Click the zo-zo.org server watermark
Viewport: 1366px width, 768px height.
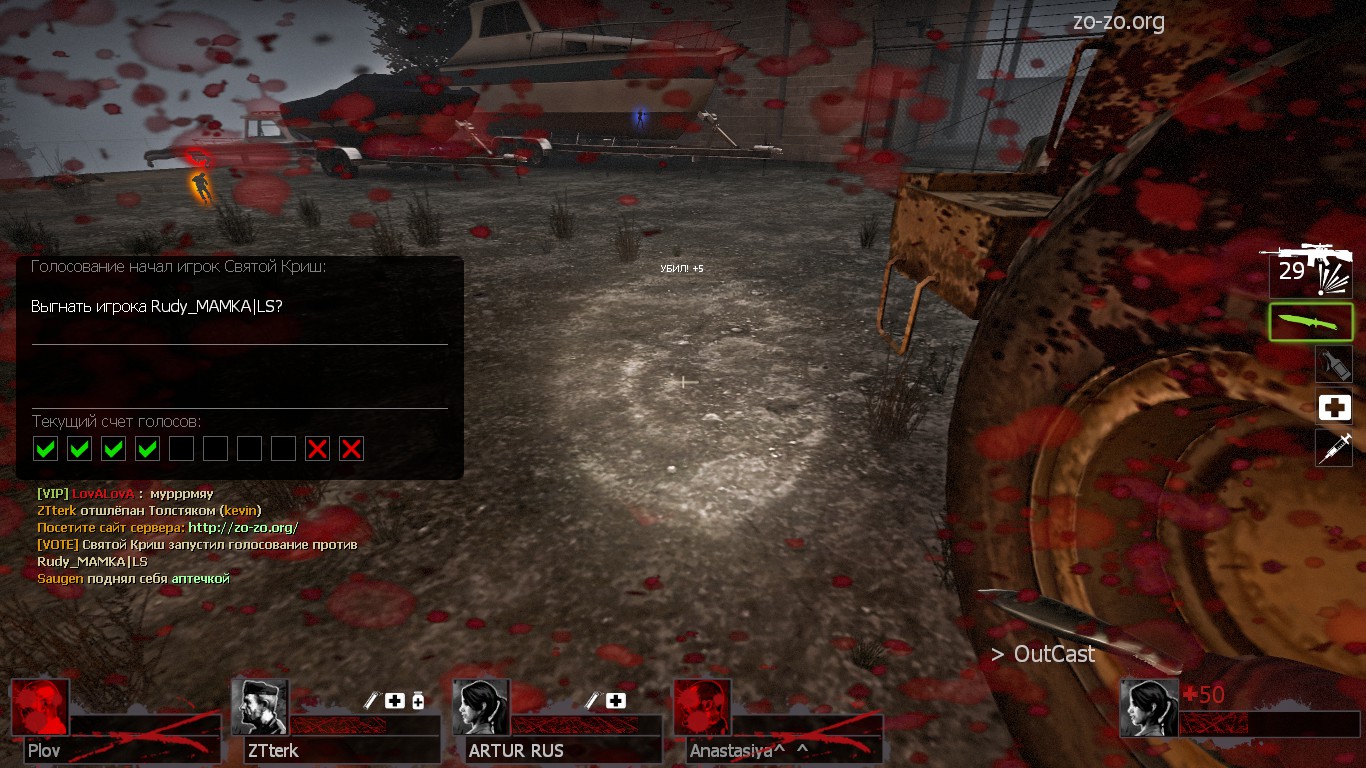pos(1118,22)
